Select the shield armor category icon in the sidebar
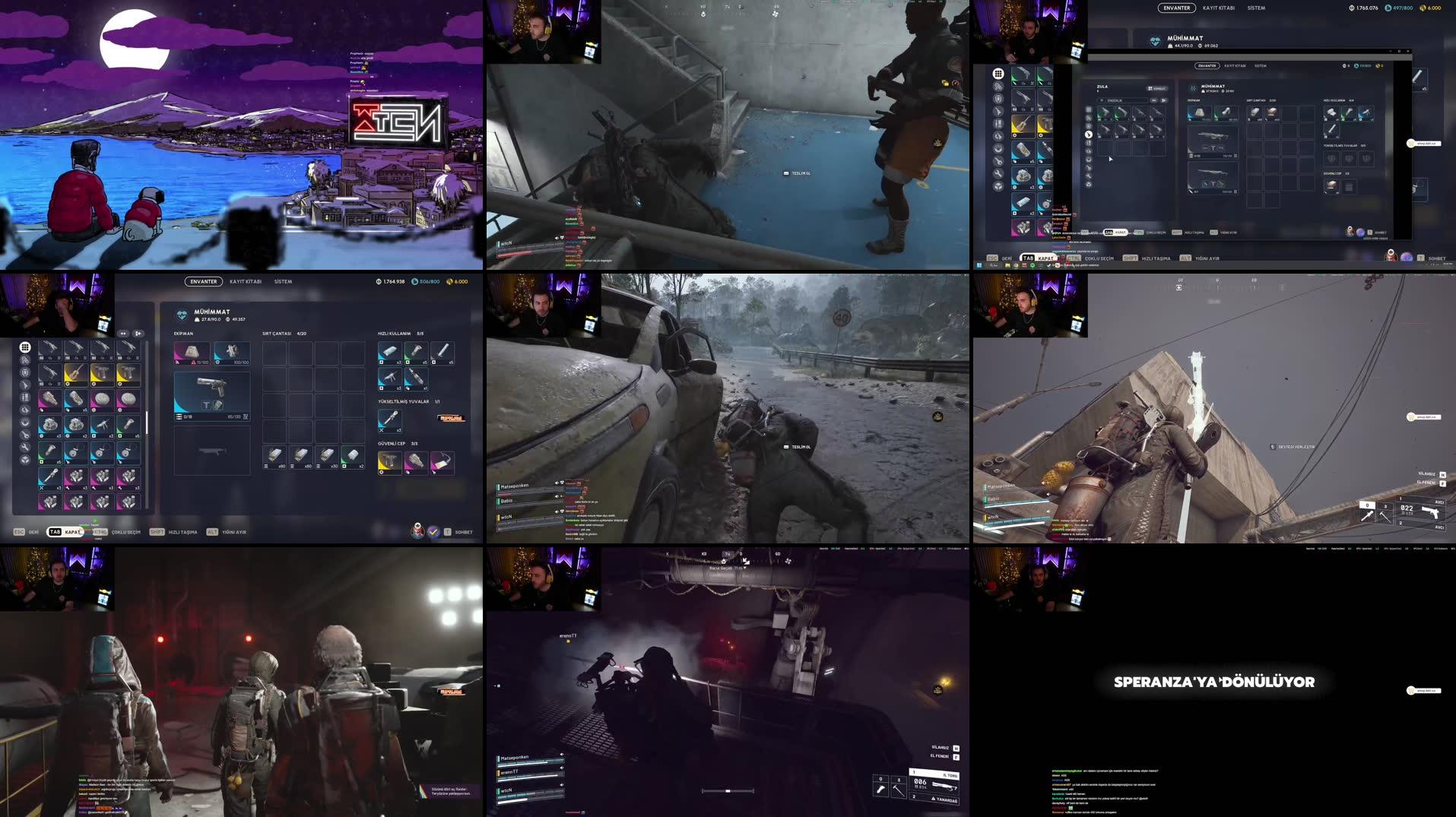 25,372
